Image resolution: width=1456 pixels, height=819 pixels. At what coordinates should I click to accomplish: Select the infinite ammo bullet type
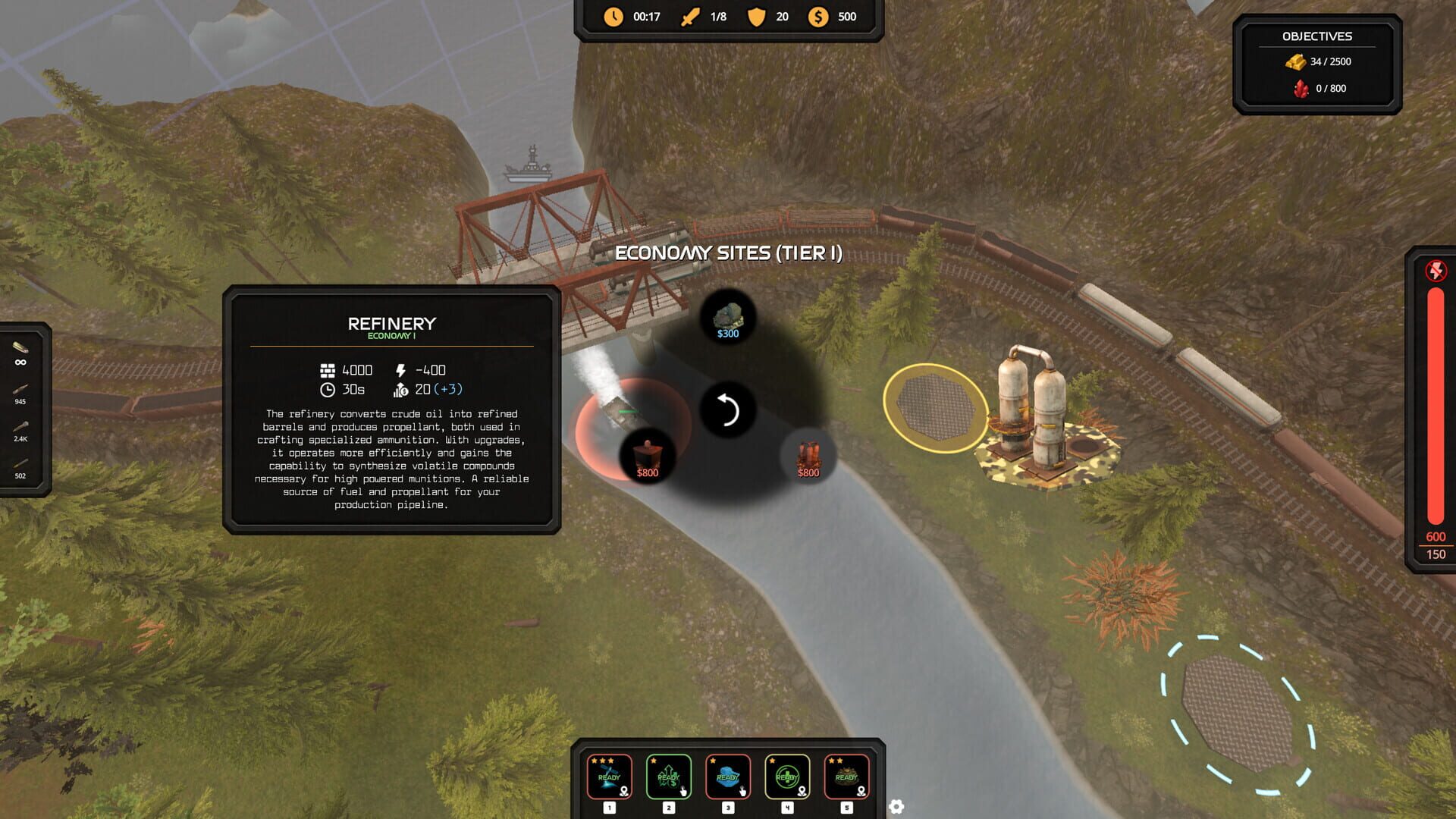[20, 353]
